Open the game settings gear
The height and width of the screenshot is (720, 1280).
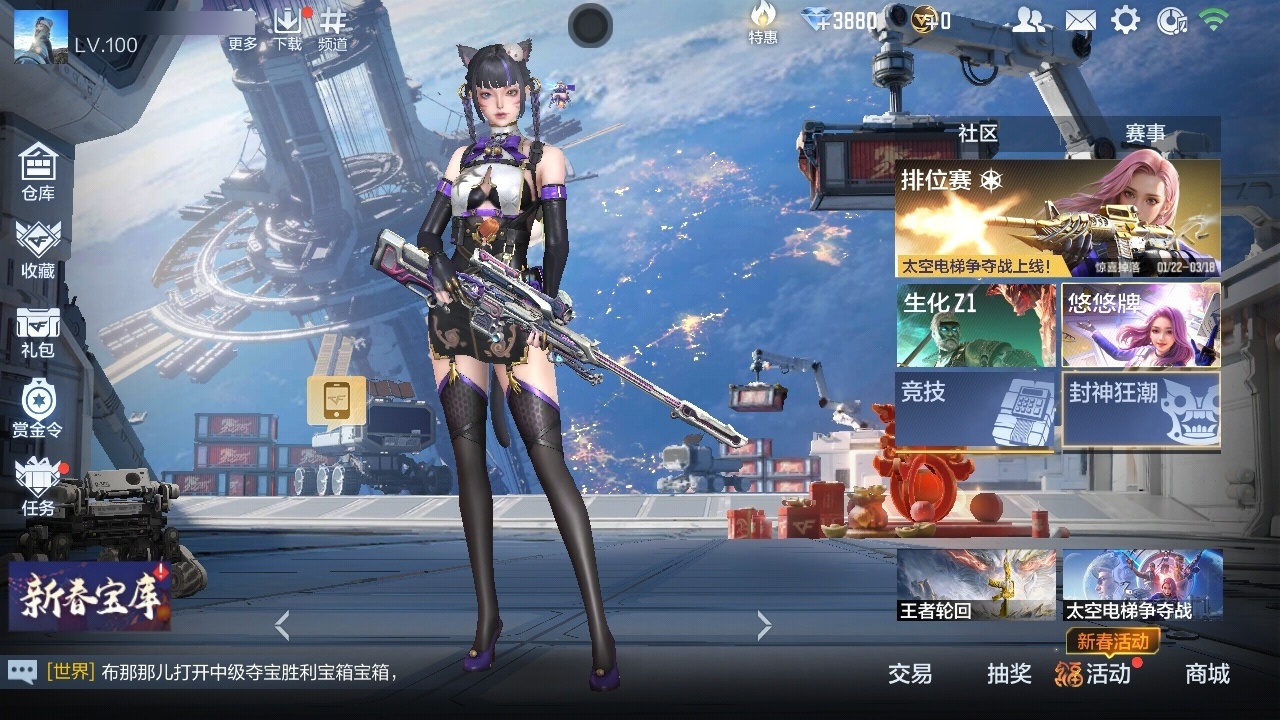1128,18
